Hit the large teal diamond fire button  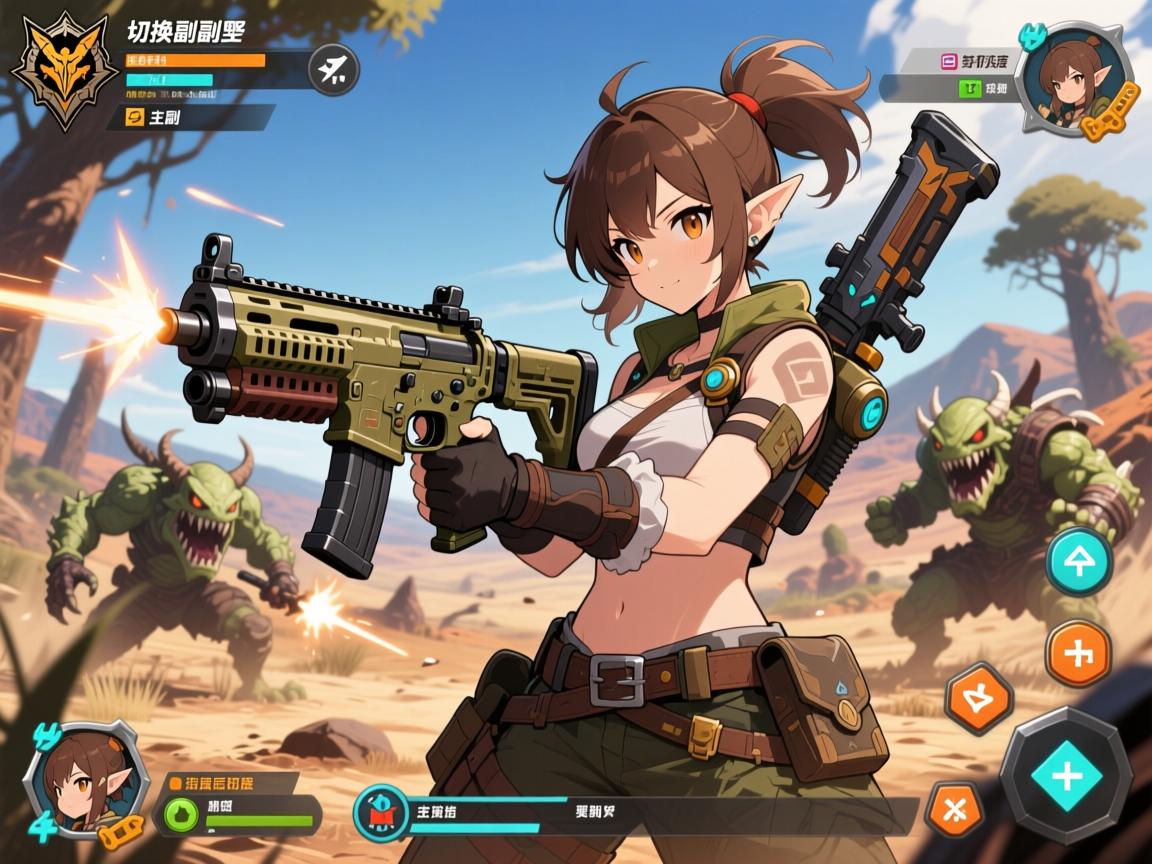1066,775
